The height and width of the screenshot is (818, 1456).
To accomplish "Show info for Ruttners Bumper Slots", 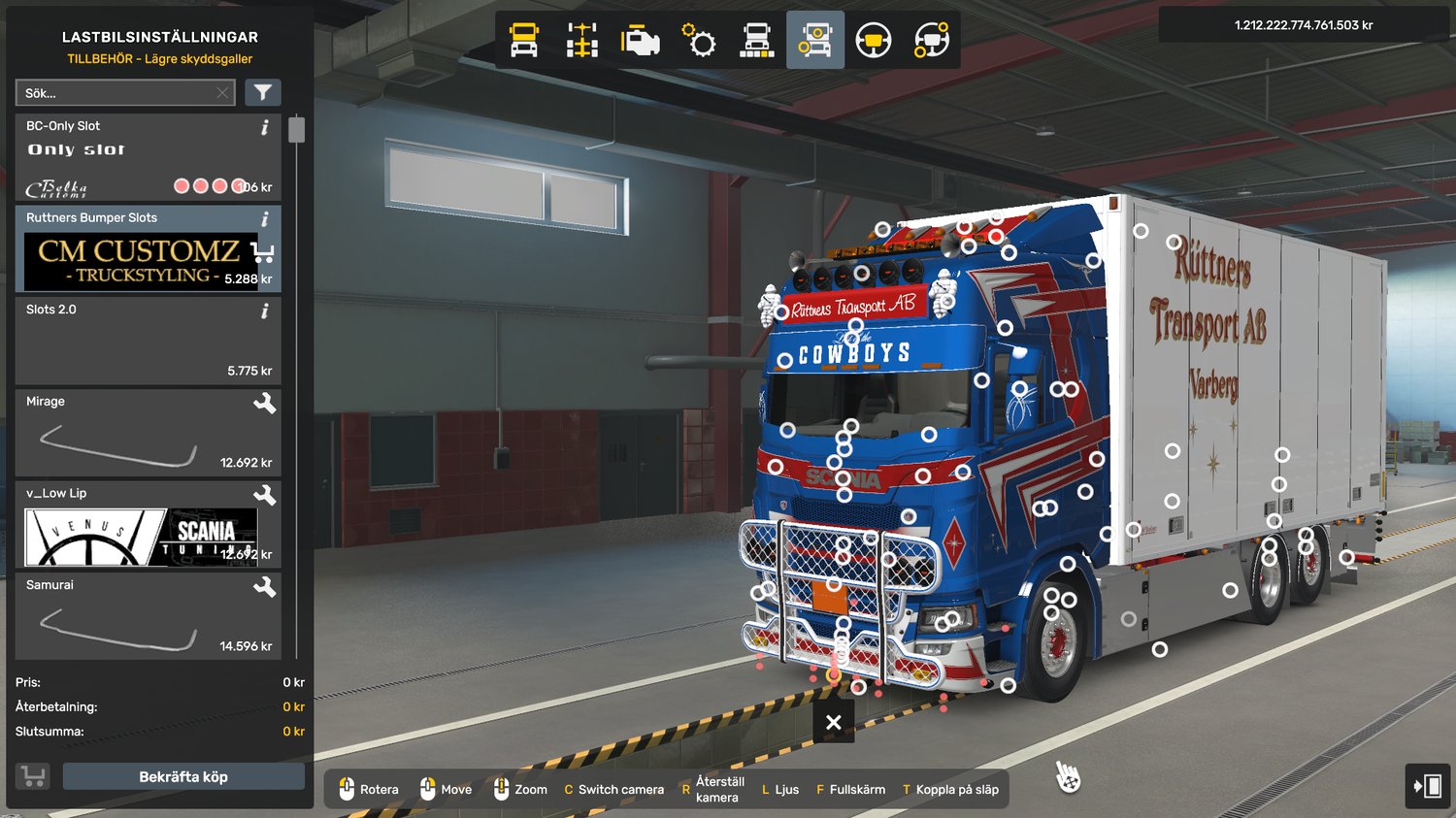I will 265,219.
